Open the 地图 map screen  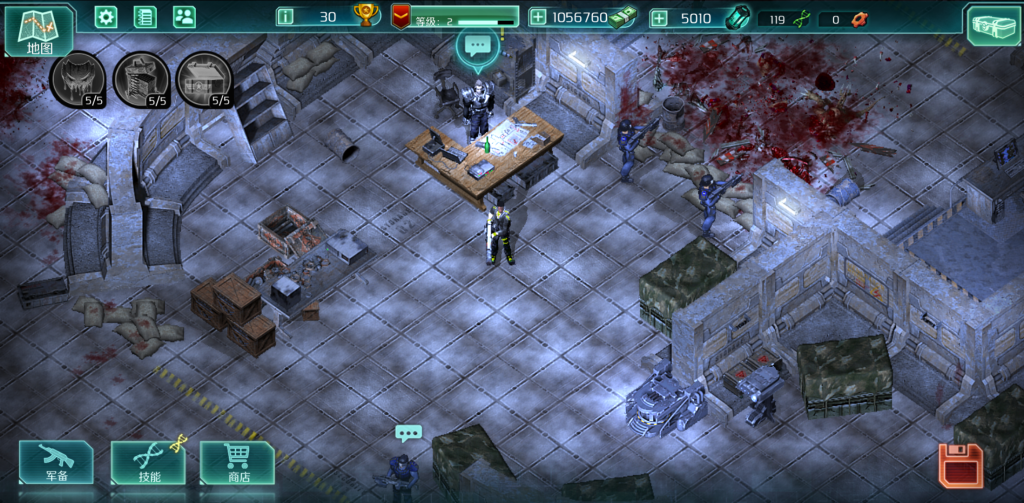(40, 30)
